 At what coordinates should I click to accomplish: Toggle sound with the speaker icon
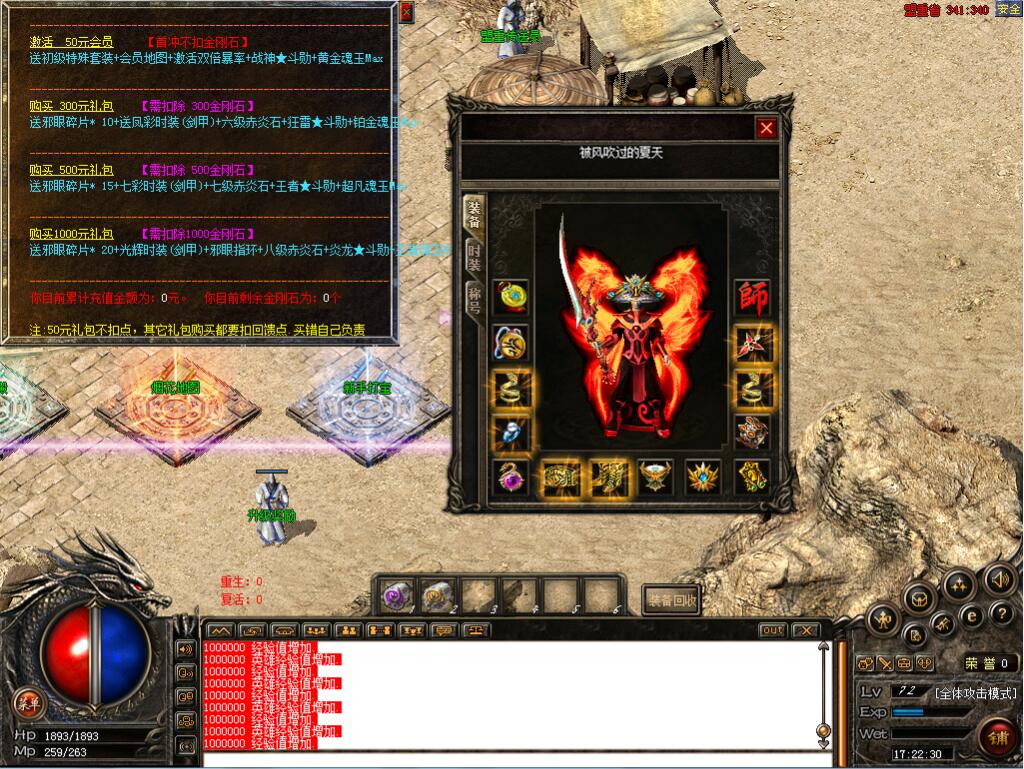(1000, 579)
